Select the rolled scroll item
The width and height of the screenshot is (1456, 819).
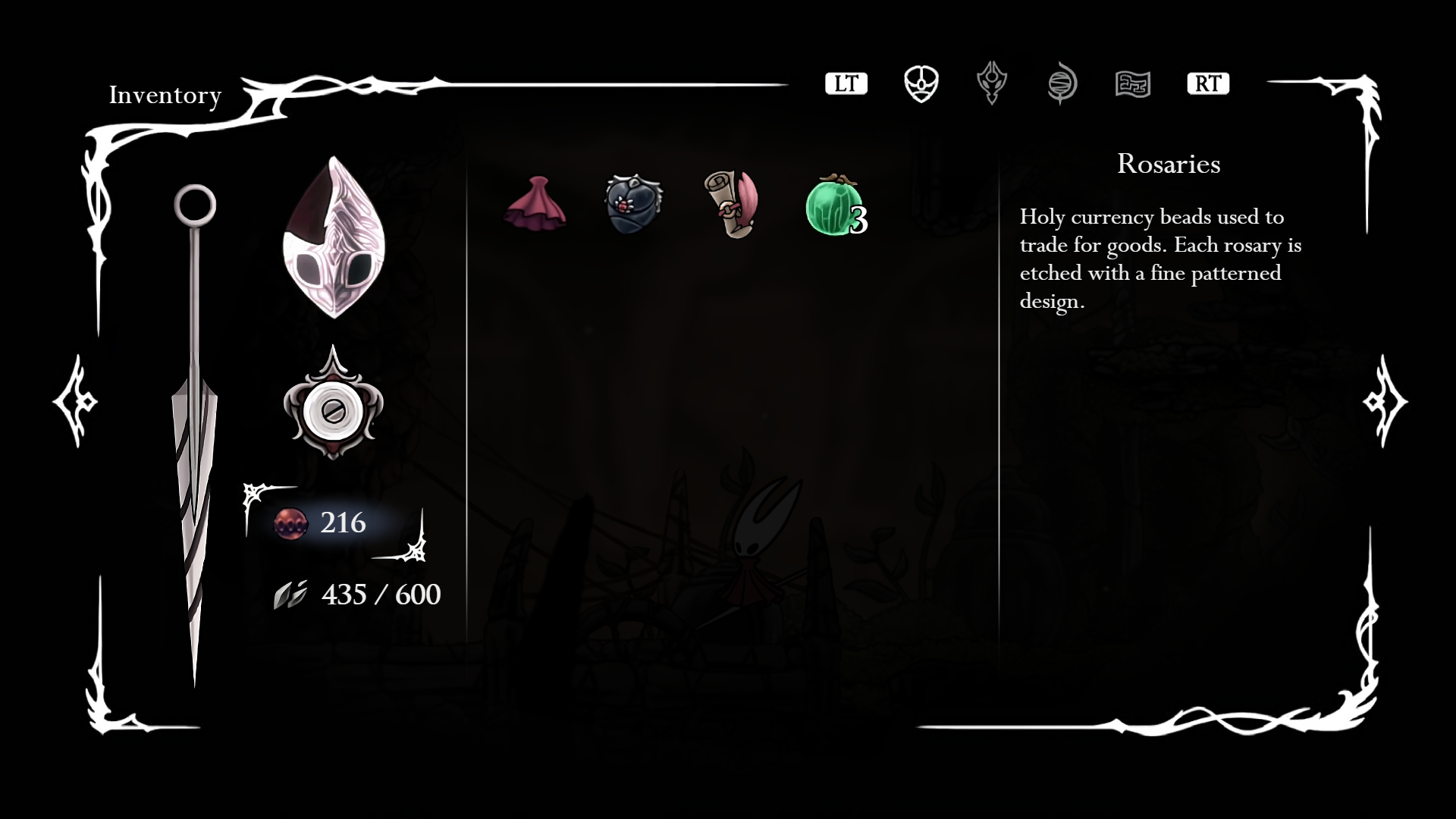731,203
